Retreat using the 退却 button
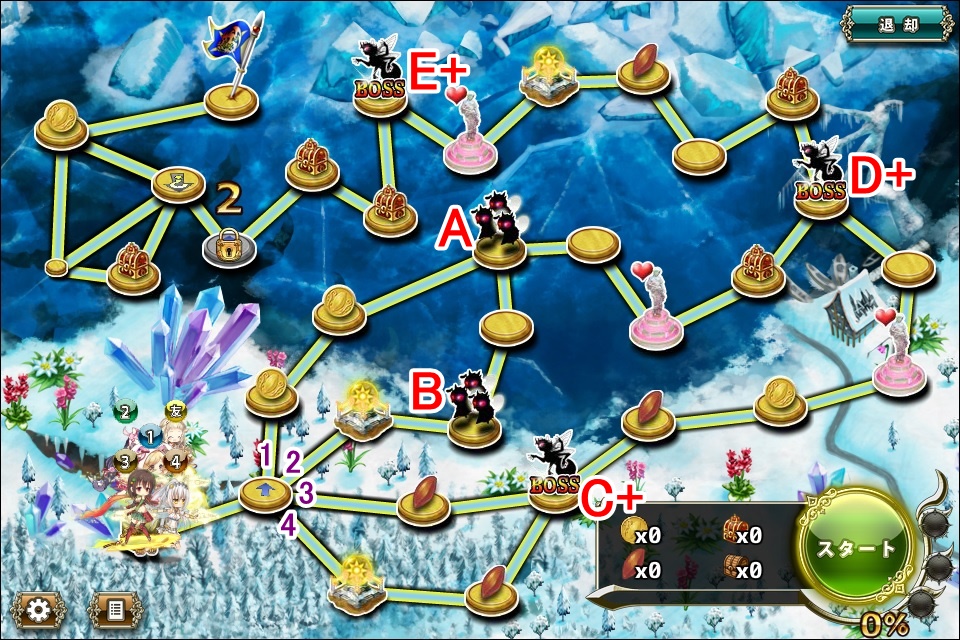Screen dimensions: 960x640 click(x=896, y=22)
